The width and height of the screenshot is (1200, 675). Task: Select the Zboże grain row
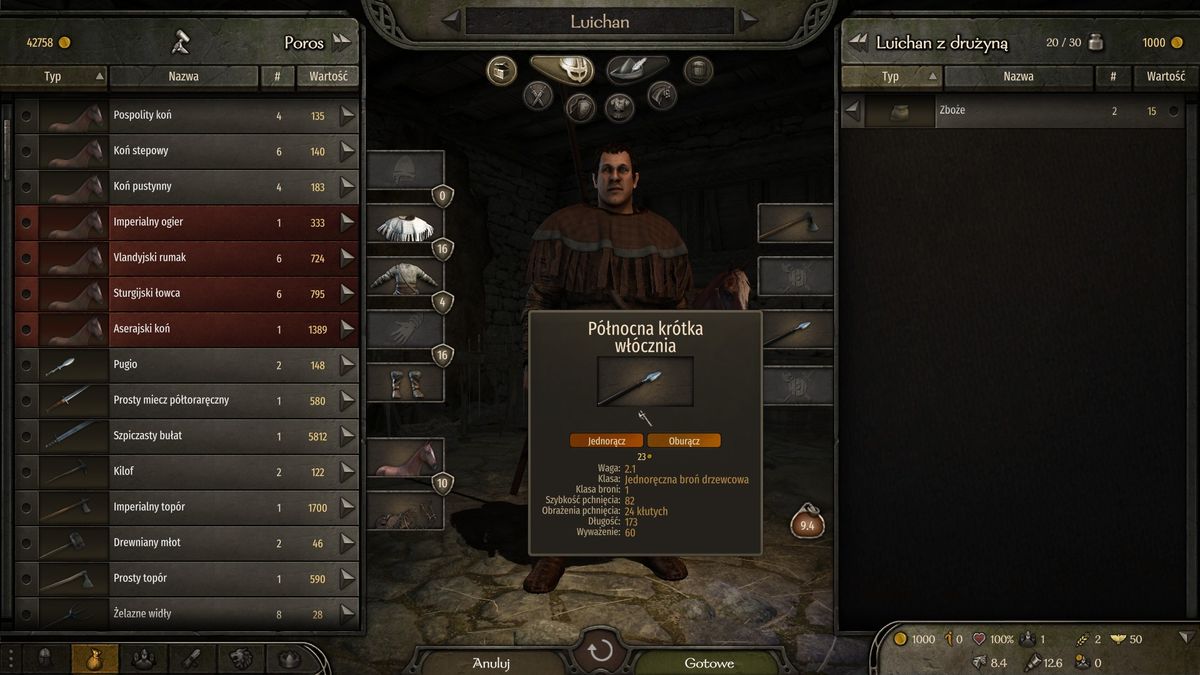[x=1010, y=111]
